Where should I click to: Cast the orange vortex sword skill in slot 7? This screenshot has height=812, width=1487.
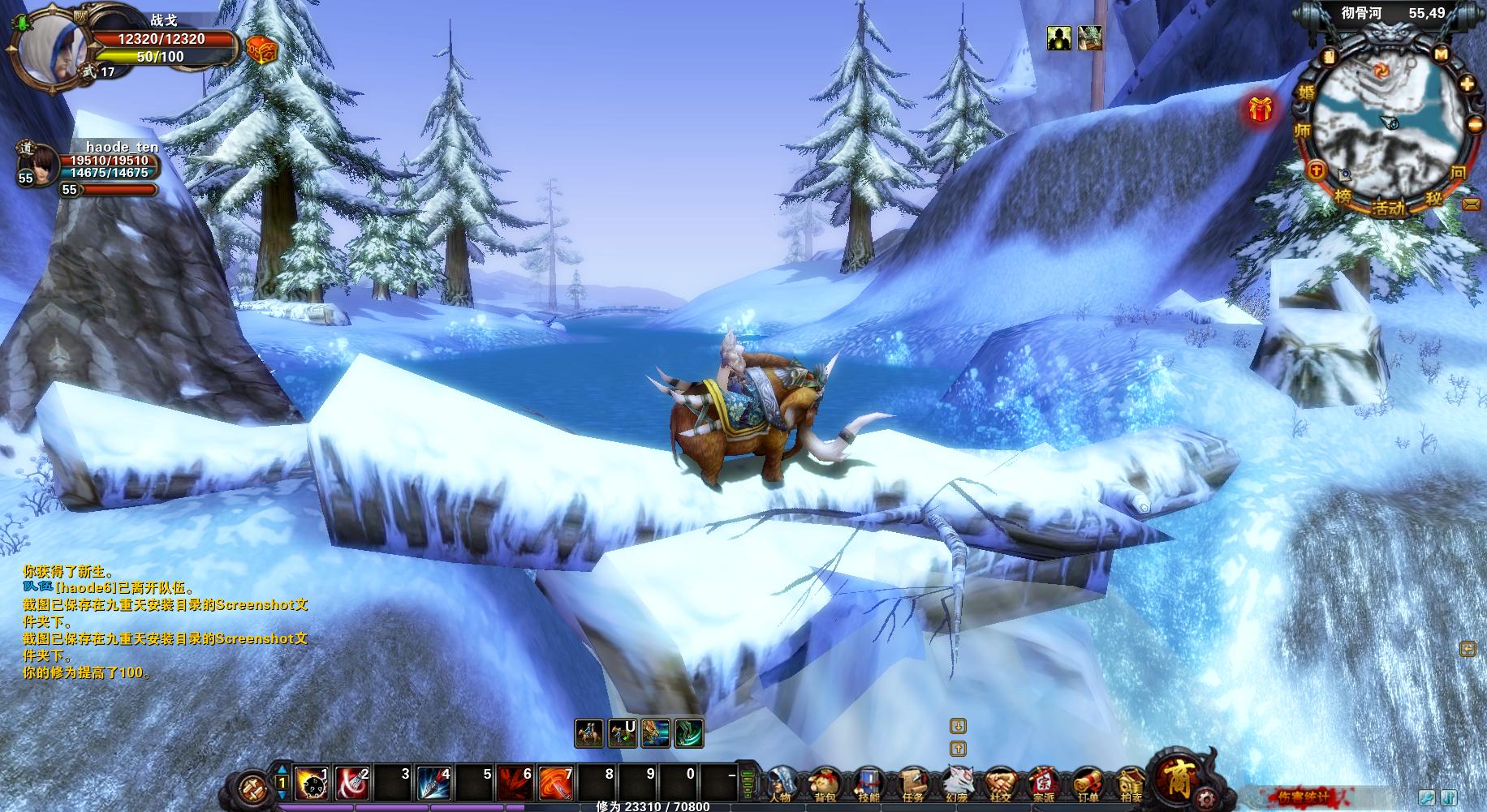[x=555, y=784]
